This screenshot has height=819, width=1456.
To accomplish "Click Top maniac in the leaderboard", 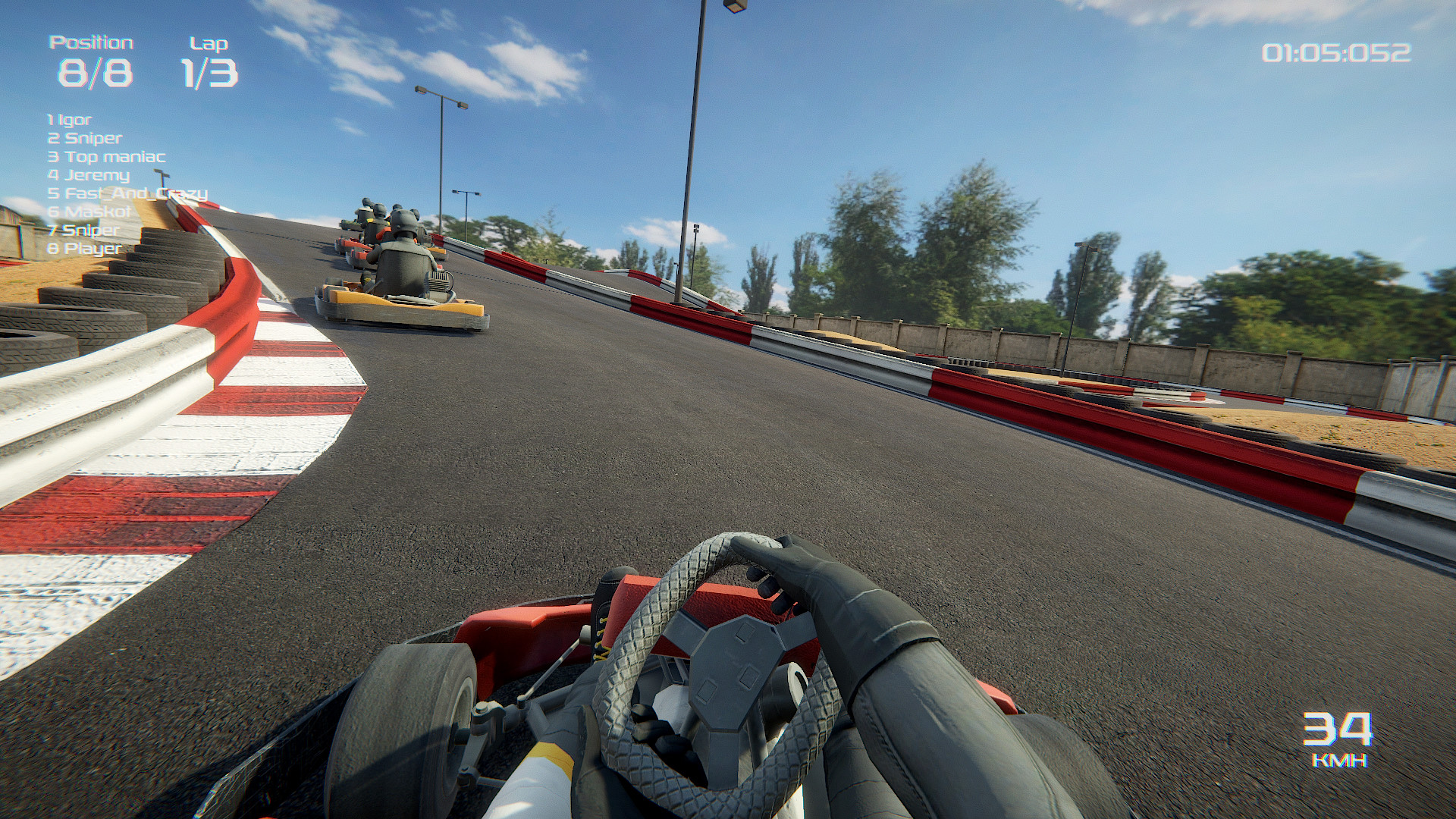I will [x=106, y=157].
